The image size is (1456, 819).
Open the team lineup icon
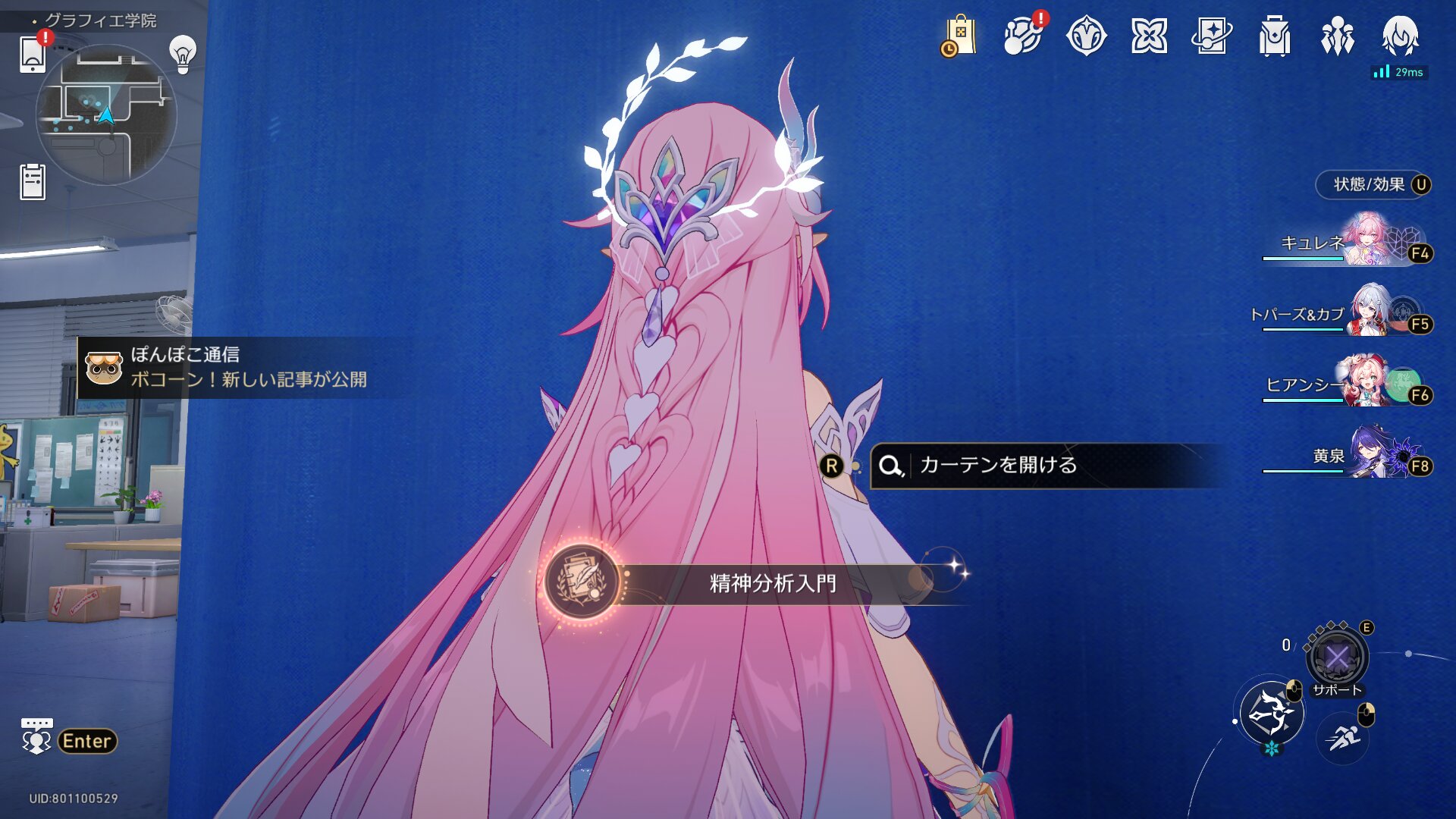[1337, 36]
